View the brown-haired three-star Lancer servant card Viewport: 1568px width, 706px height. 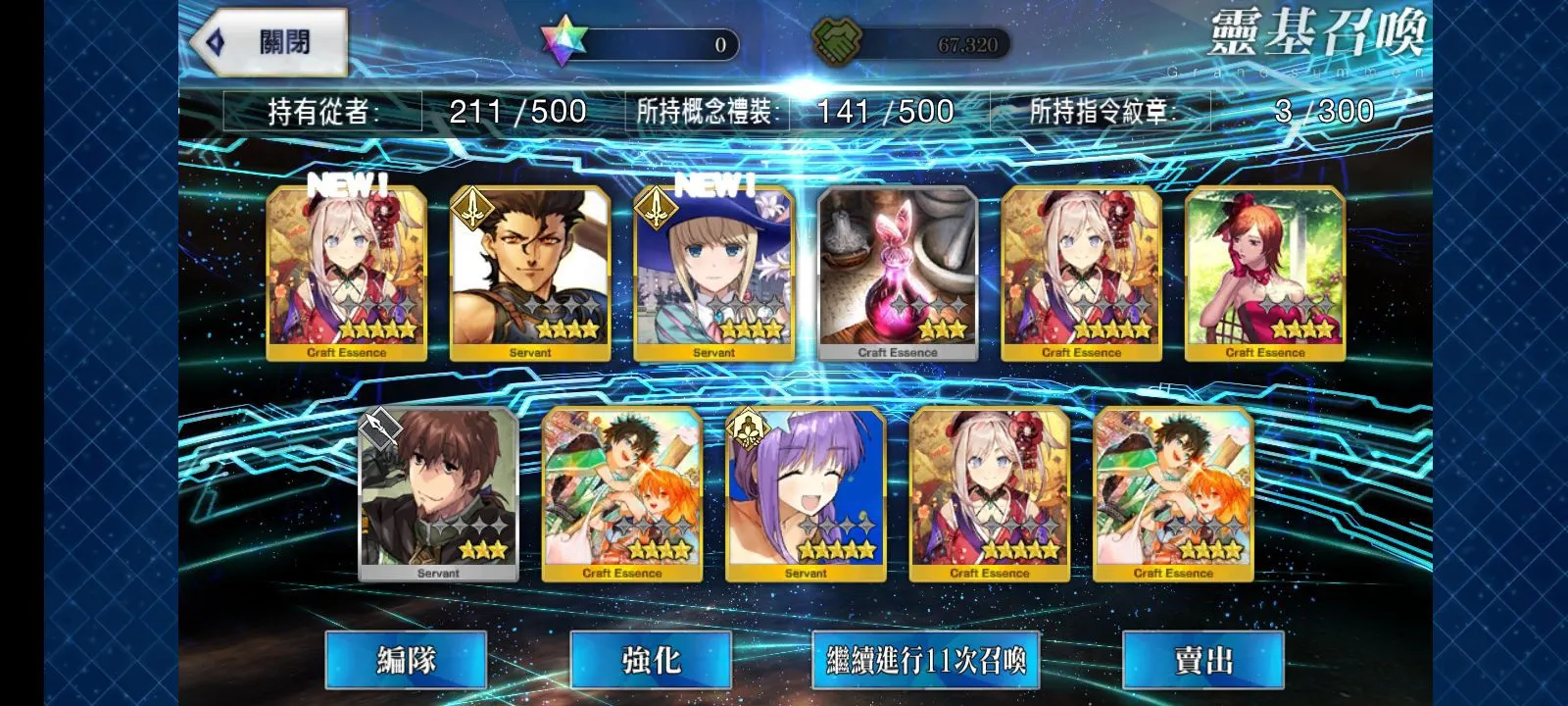(438, 494)
